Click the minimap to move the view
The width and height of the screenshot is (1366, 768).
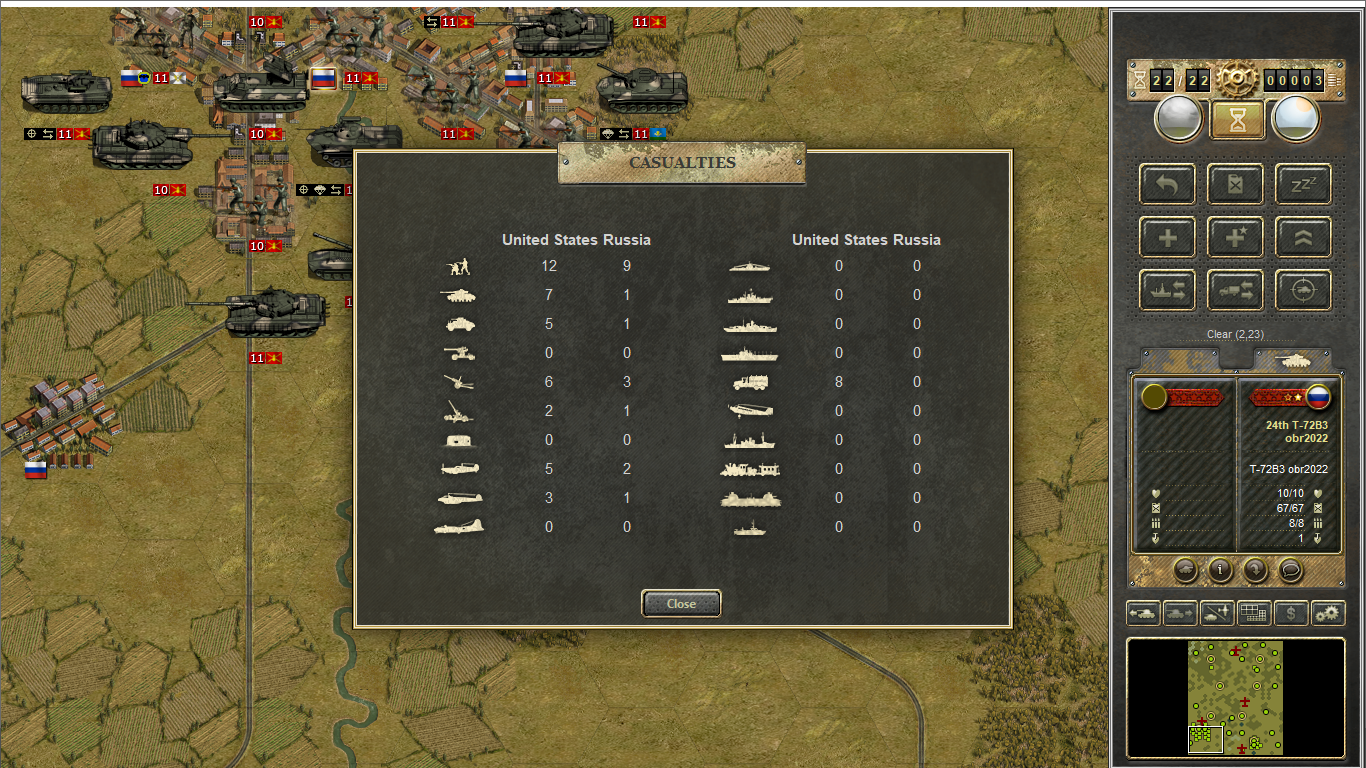click(x=1235, y=697)
